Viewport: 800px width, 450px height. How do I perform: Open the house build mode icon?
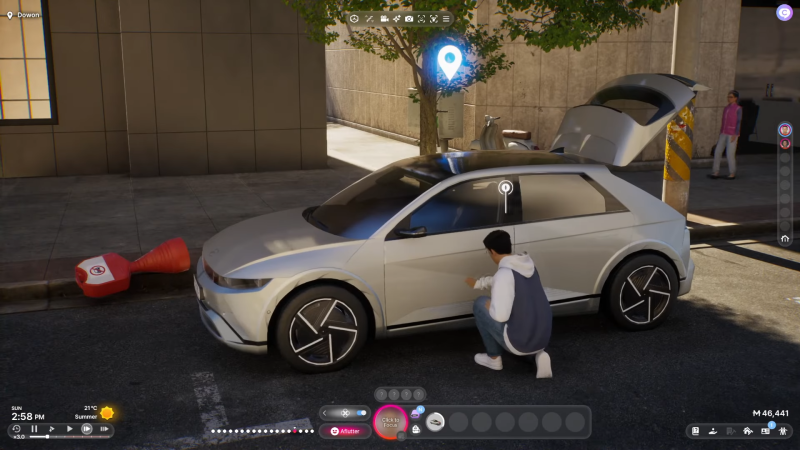tap(747, 431)
